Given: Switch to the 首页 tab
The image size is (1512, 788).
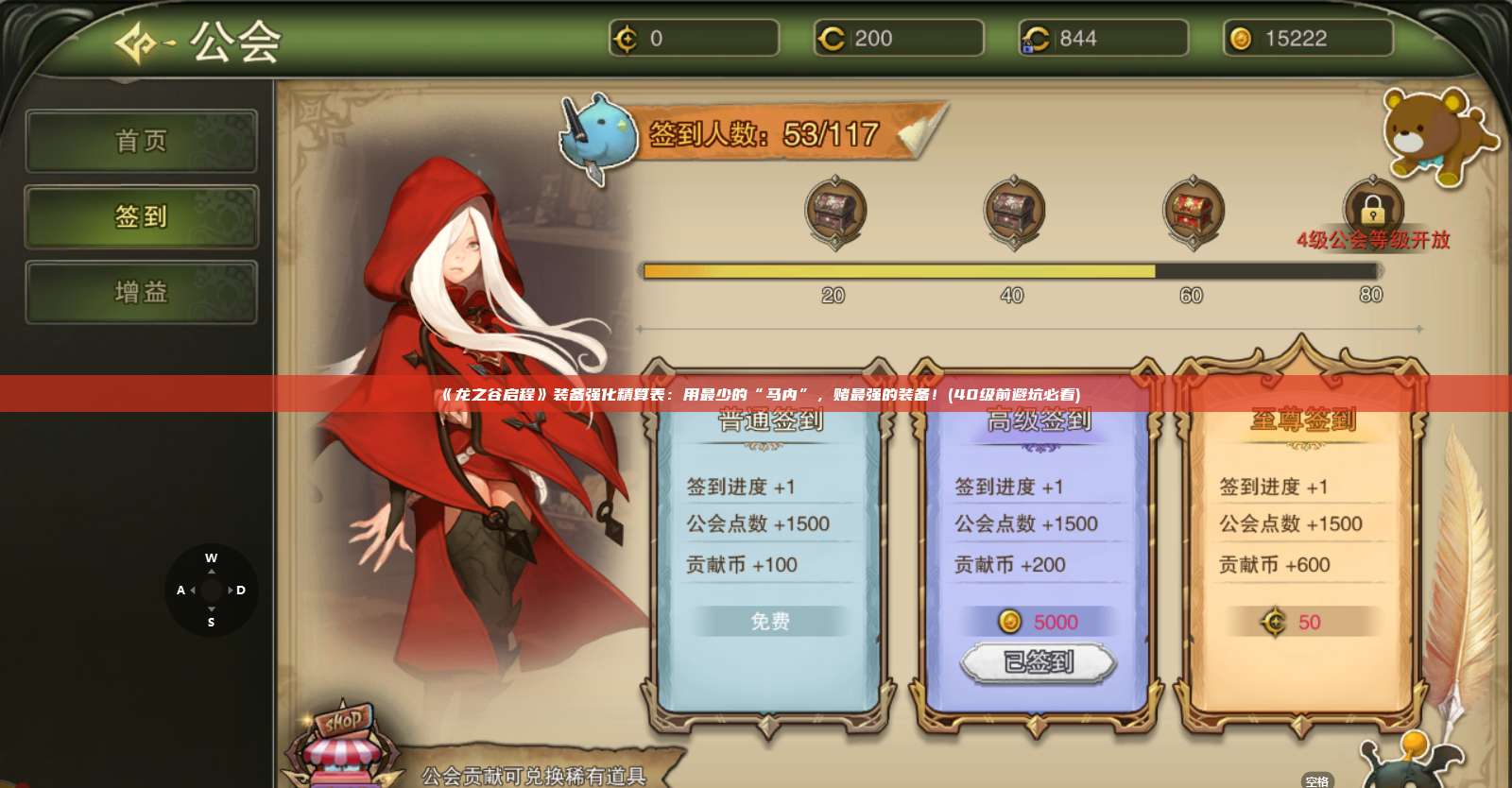Looking at the screenshot, I should 141,141.
